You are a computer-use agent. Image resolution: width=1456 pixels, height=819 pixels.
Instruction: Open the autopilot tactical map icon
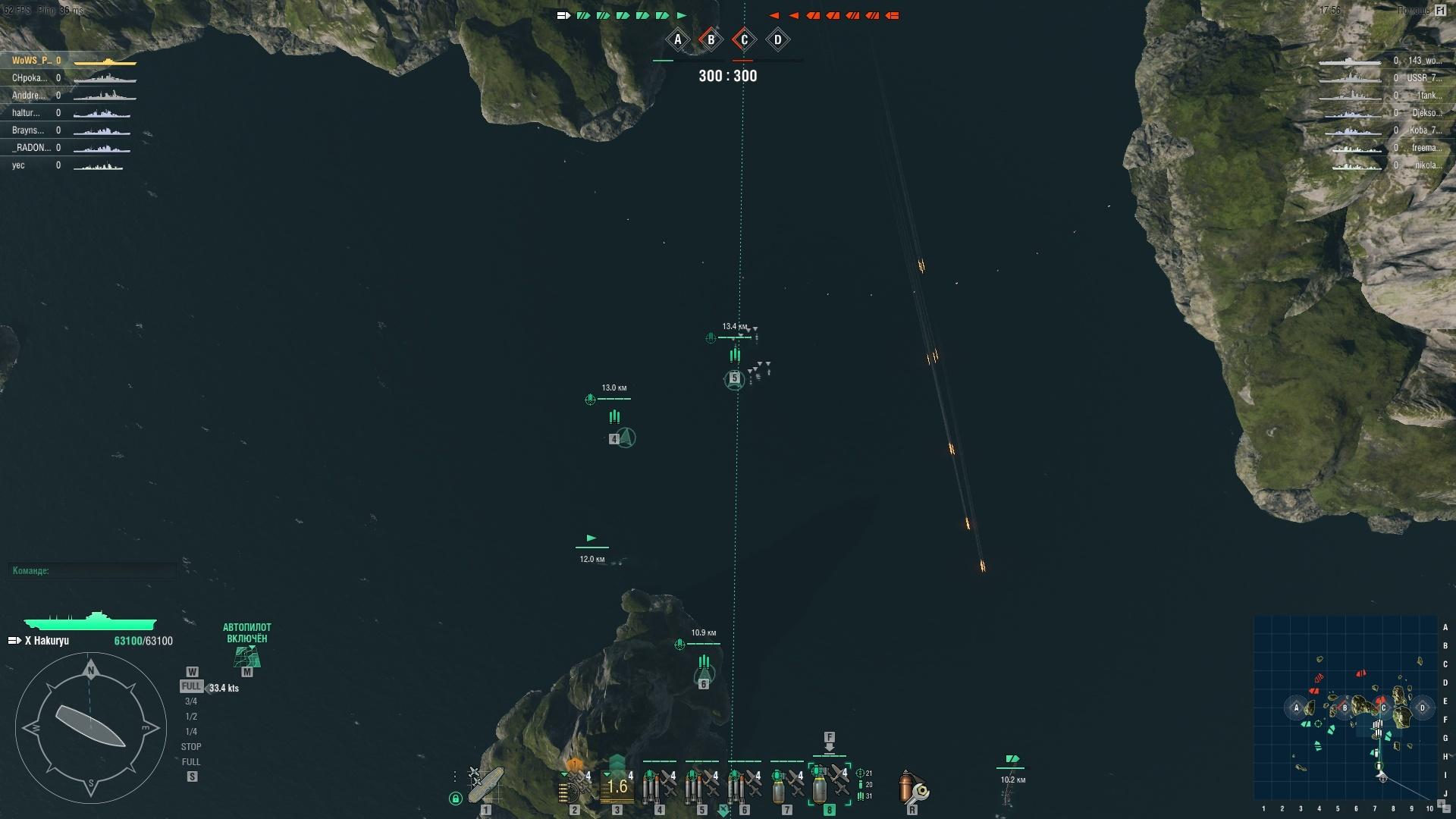point(246,657)
